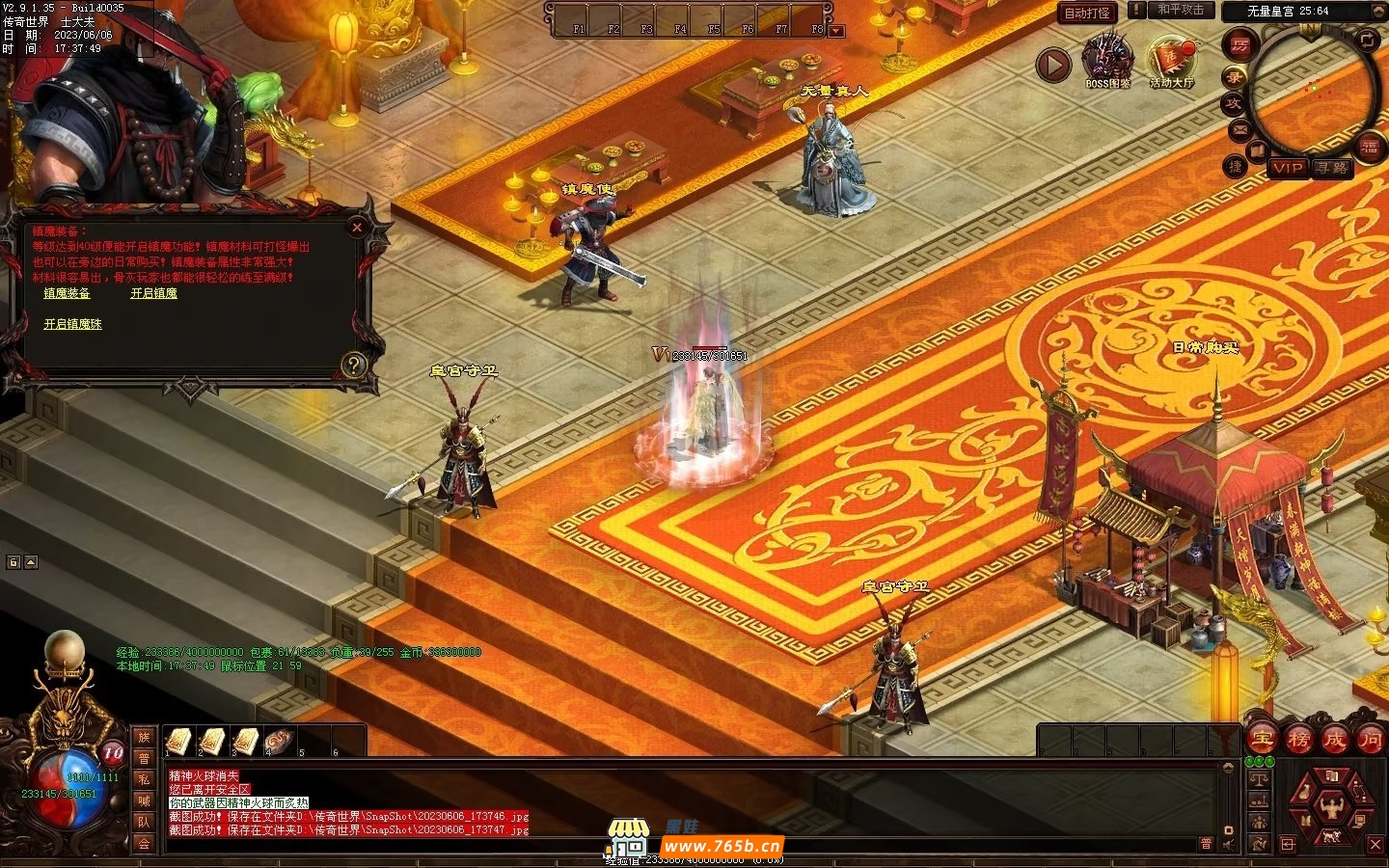This screenshot has height=868, width=1389.
Task: Open the 活动大厅 event hall
Action: [x=1171, y=60]
